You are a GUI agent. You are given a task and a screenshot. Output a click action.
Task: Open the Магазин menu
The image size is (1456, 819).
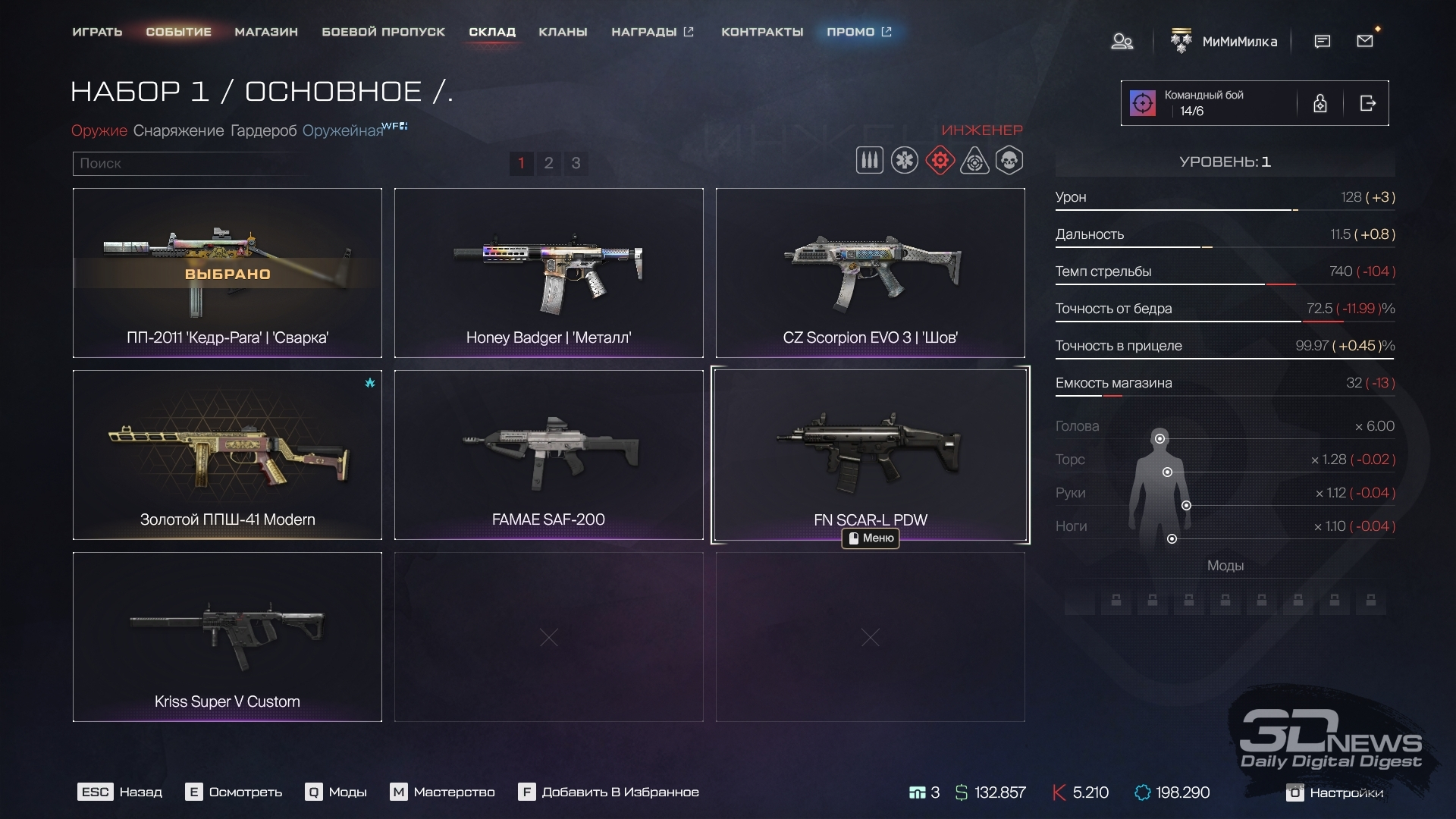coord(266,32)
